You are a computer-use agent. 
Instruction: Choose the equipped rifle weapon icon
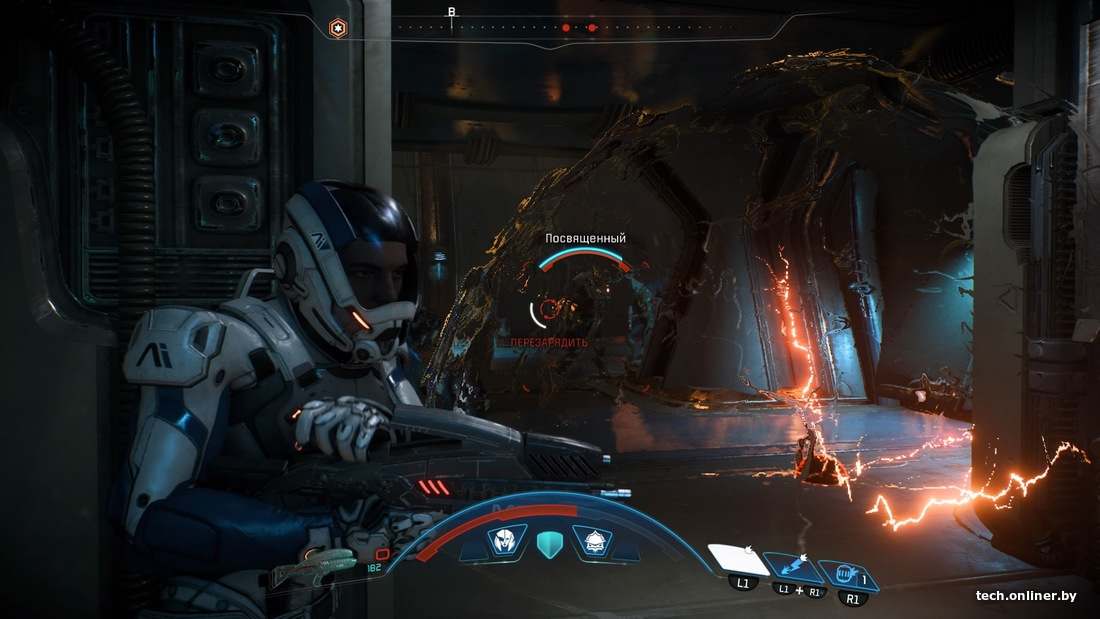coord(313,566)
